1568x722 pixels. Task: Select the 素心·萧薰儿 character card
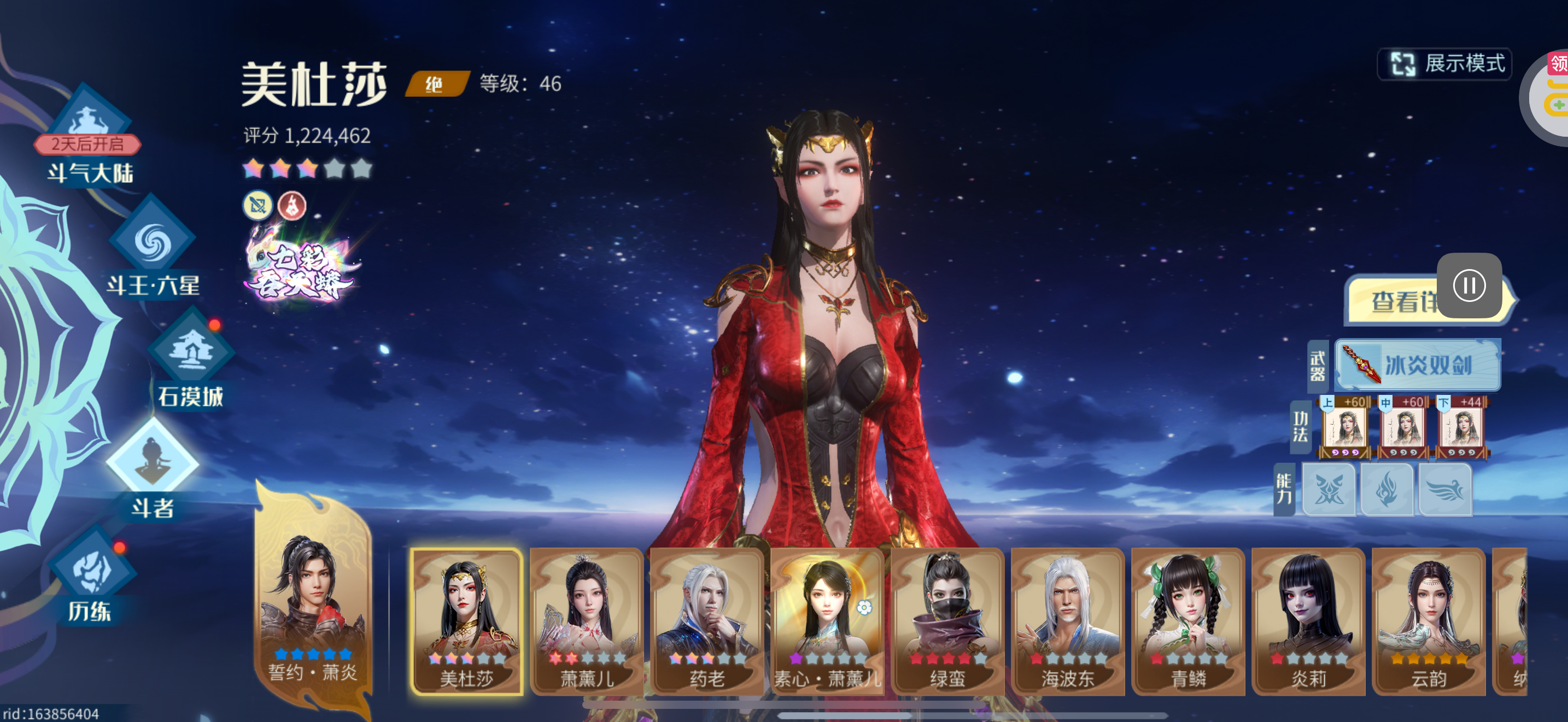point(827,621)
